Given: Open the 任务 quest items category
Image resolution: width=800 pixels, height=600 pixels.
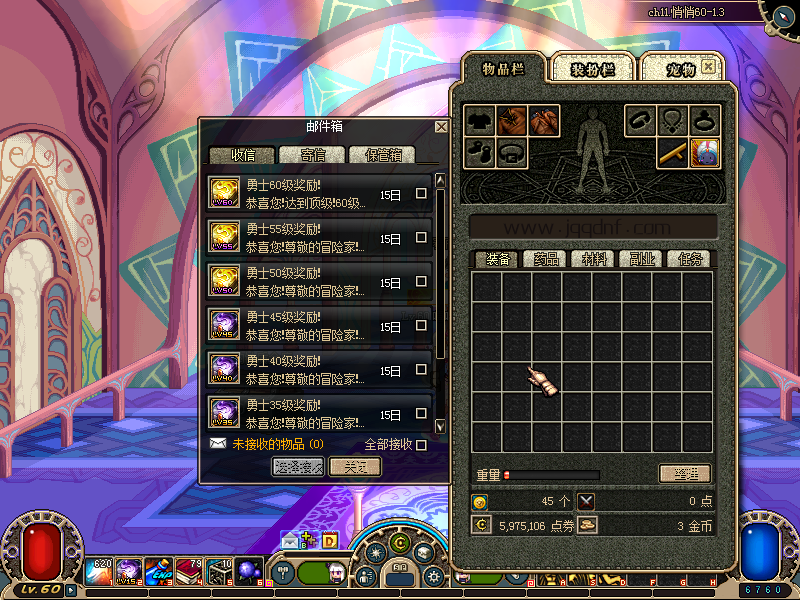Looking at the screenshot, I should (690, 259).
